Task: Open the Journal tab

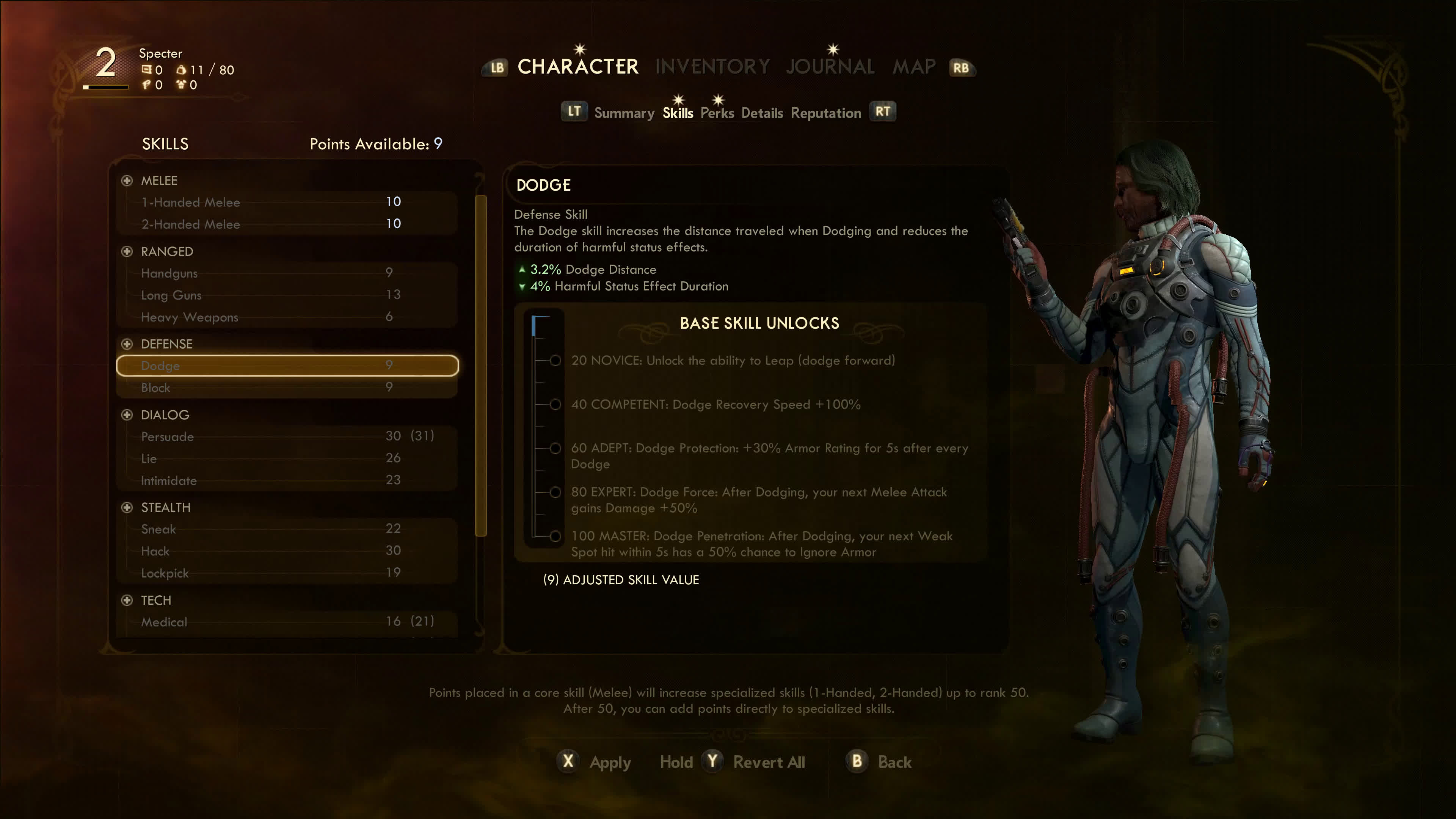Action: (x=830, y=67)
